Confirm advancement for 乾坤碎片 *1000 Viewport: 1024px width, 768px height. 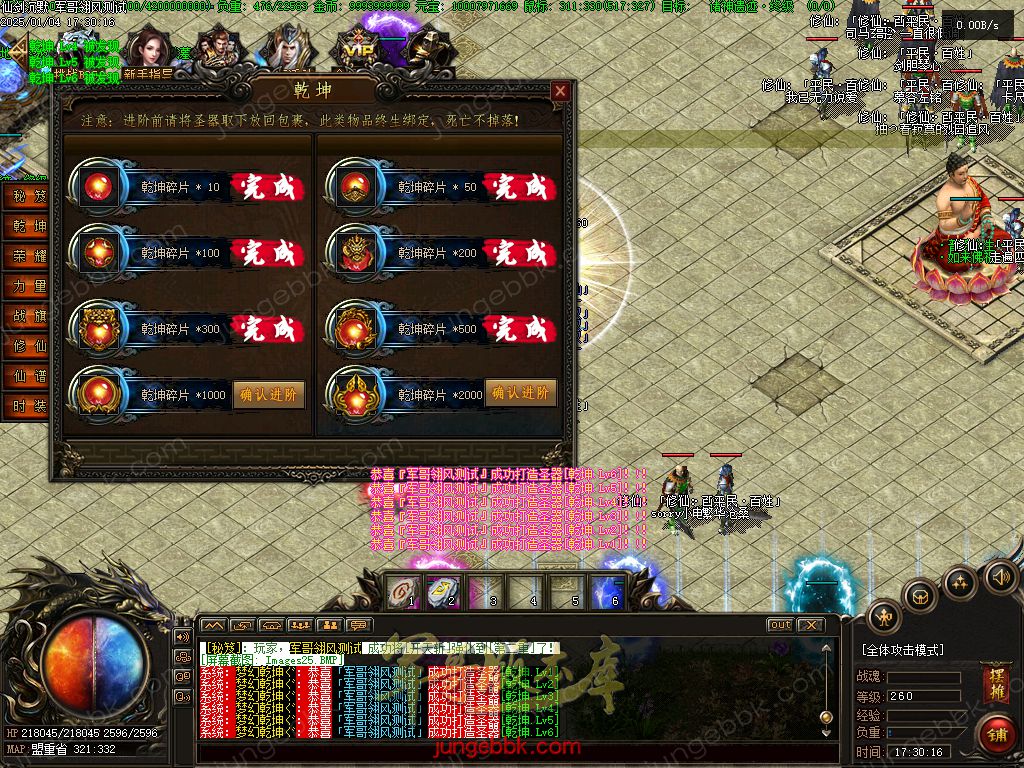269,394
